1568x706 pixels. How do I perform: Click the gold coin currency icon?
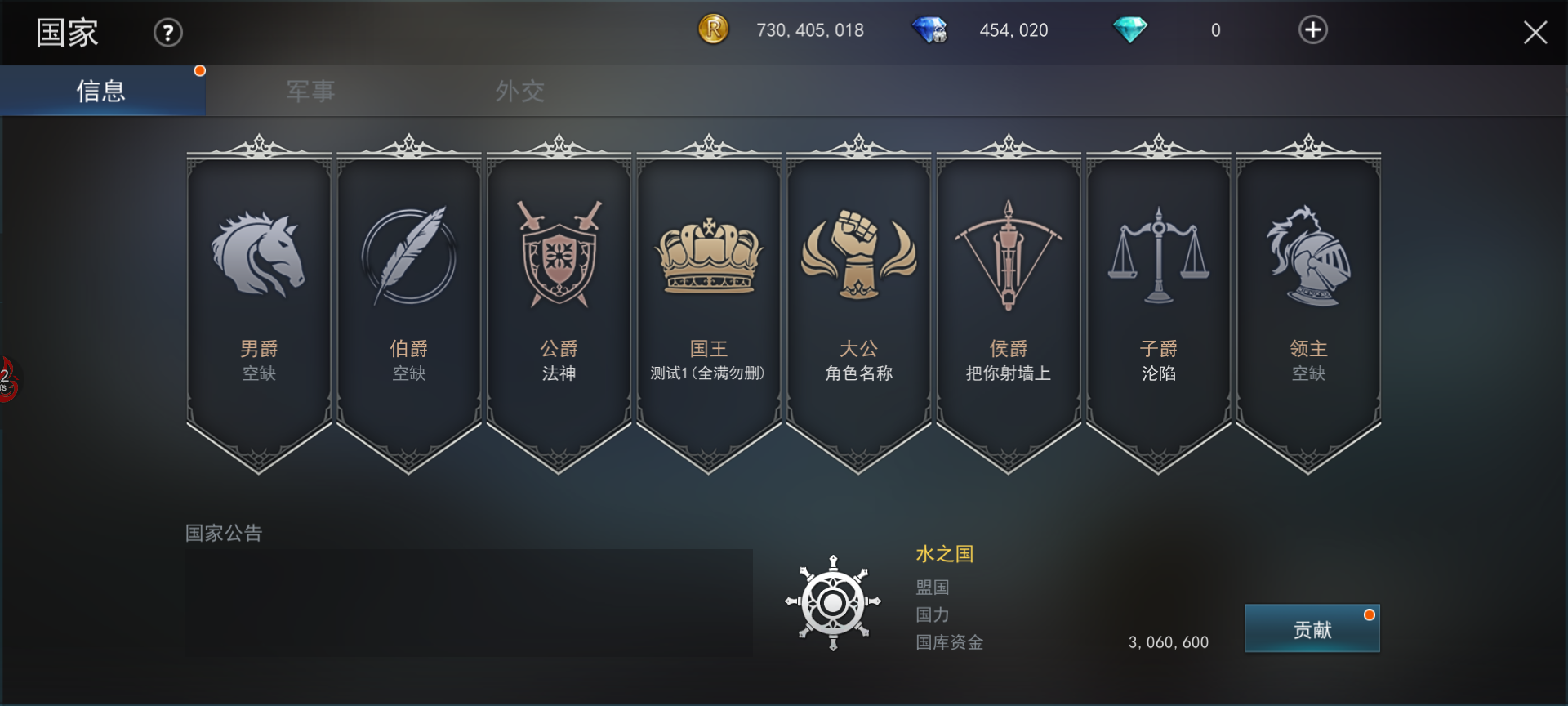712,29
